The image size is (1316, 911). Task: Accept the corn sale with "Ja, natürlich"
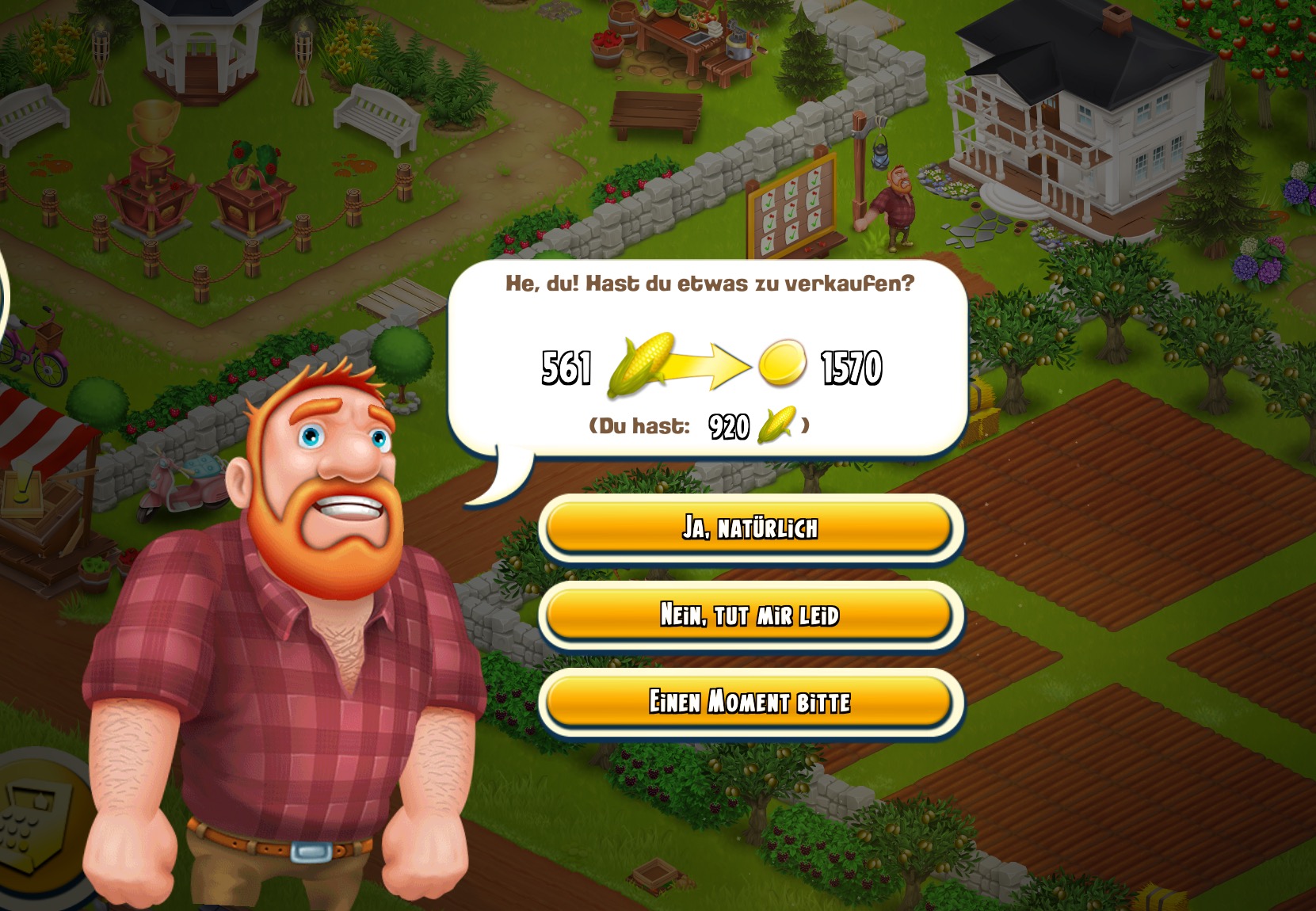pyautogui.click(x=750, y=528)
